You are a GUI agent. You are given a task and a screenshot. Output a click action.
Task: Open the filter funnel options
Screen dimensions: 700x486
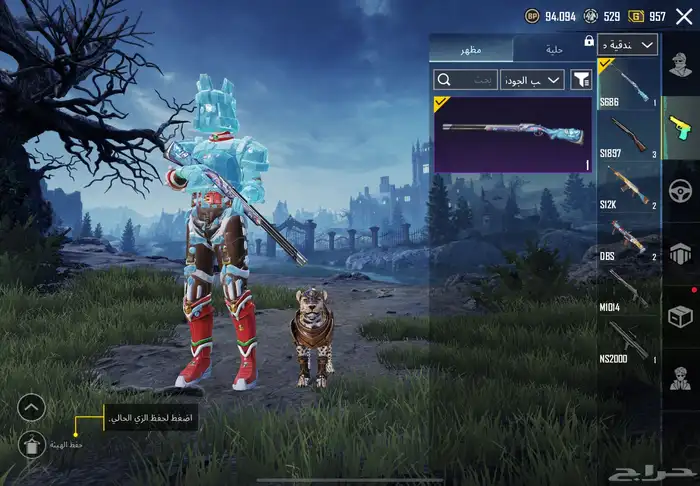(581, 79)
